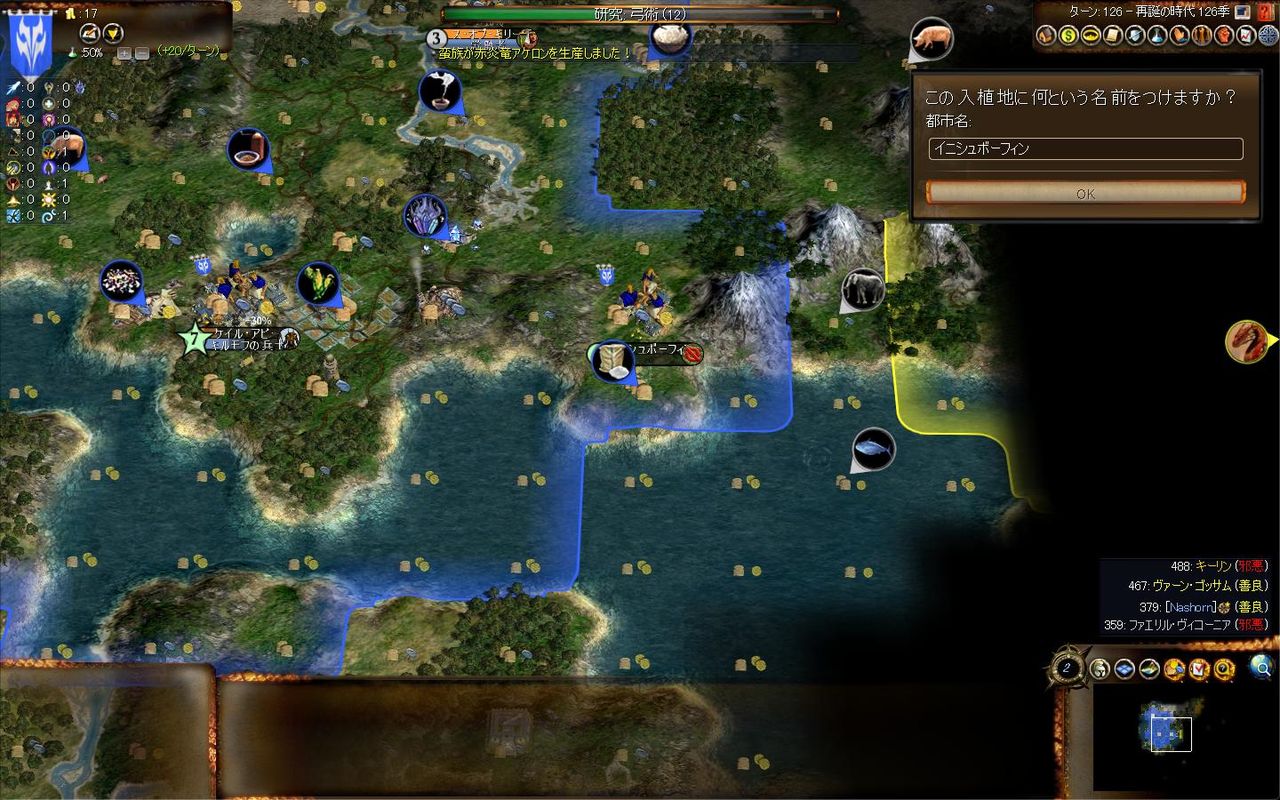The width and height of the screenshot is (1280, 800).
Task: Open the help question mark panel
Action: tap(1224, 667)
